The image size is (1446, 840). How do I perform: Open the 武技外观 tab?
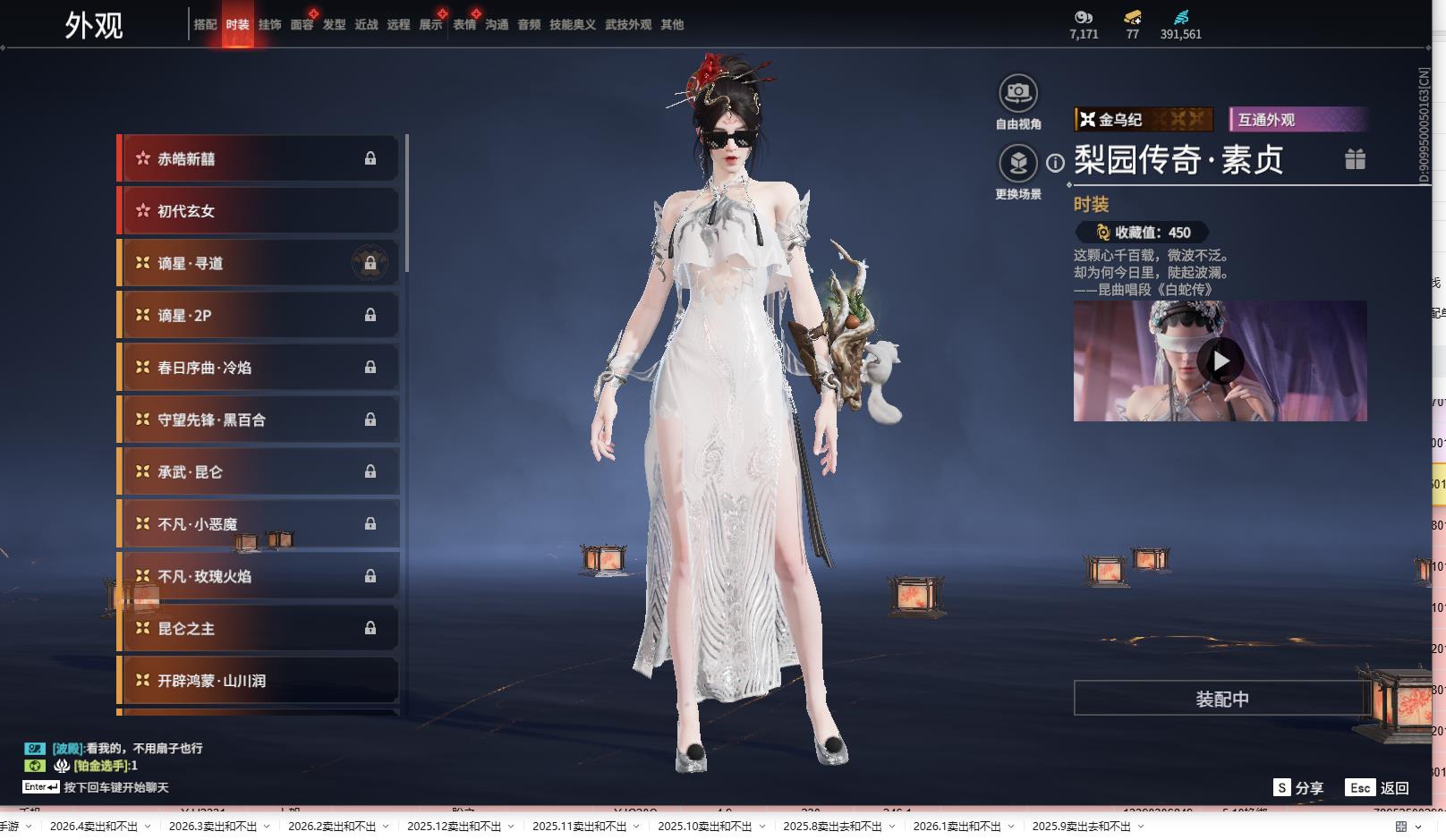click(x=627, y=25)
